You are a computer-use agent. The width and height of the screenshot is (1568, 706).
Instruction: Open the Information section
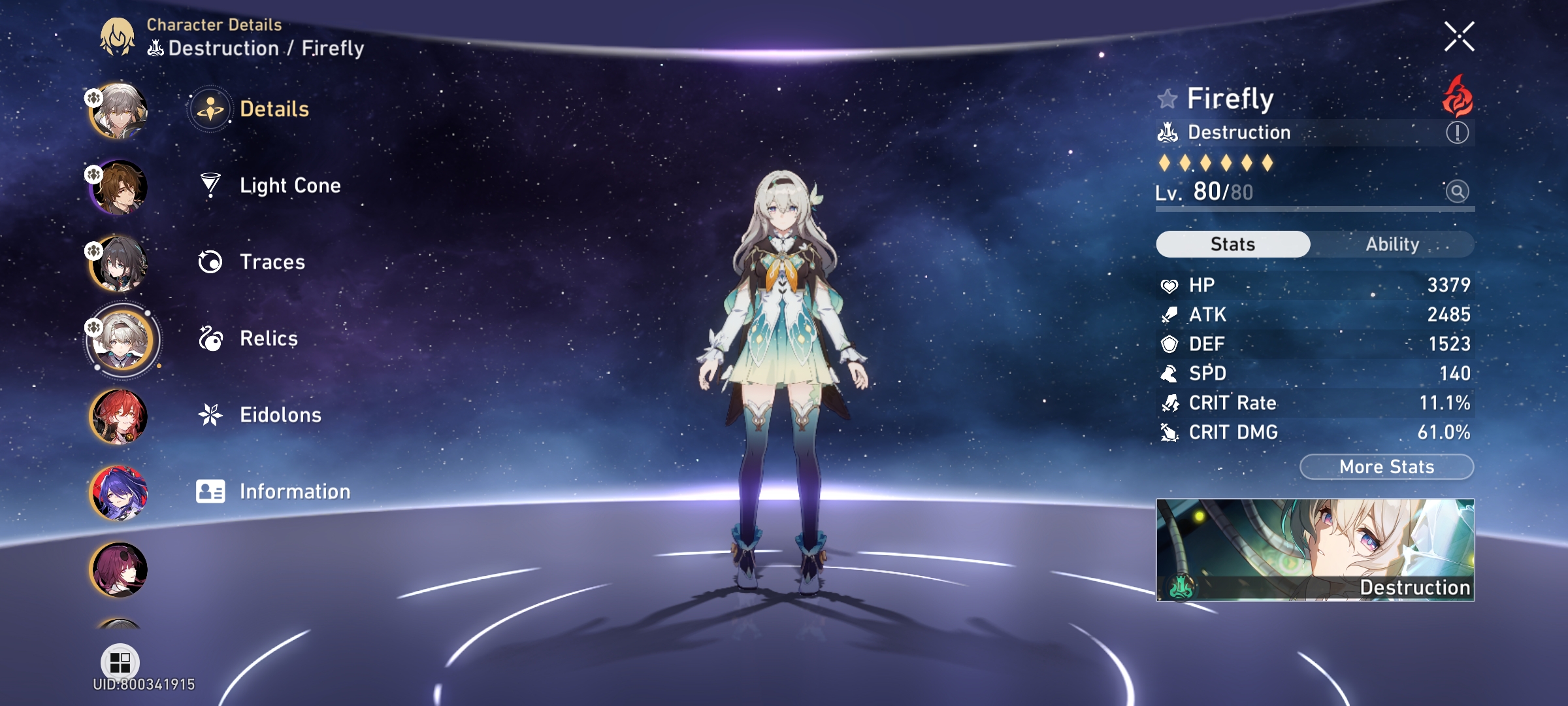pos(295,491)
